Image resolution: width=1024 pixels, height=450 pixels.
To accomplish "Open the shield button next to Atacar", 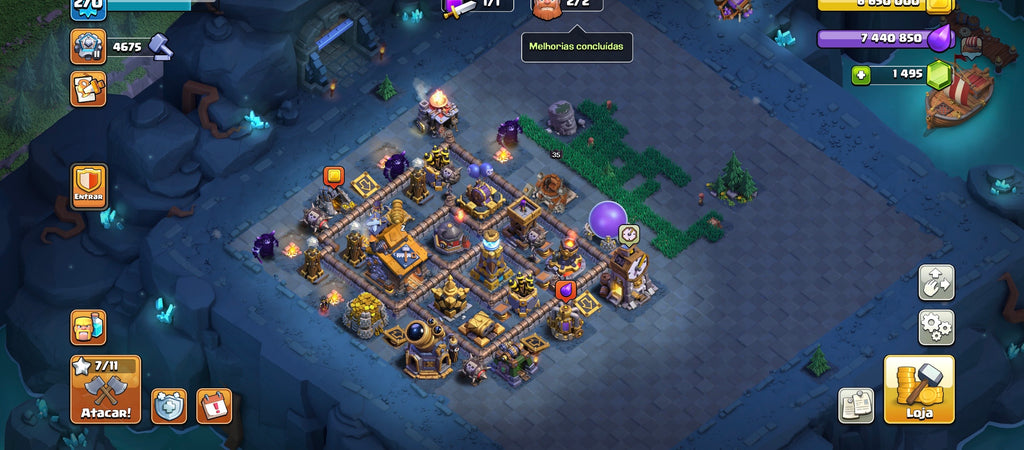I will tap(168, 405).
